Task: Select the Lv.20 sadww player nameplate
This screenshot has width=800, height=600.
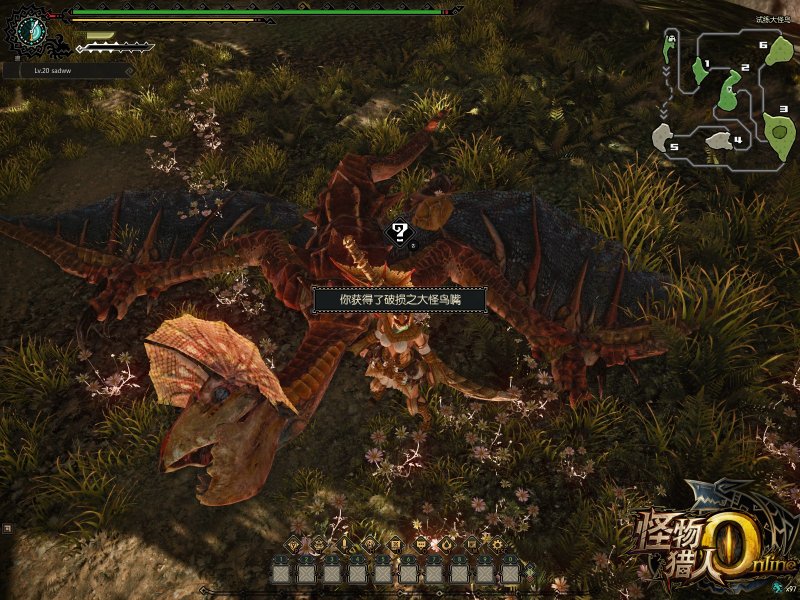Action: tap(66, 70)
